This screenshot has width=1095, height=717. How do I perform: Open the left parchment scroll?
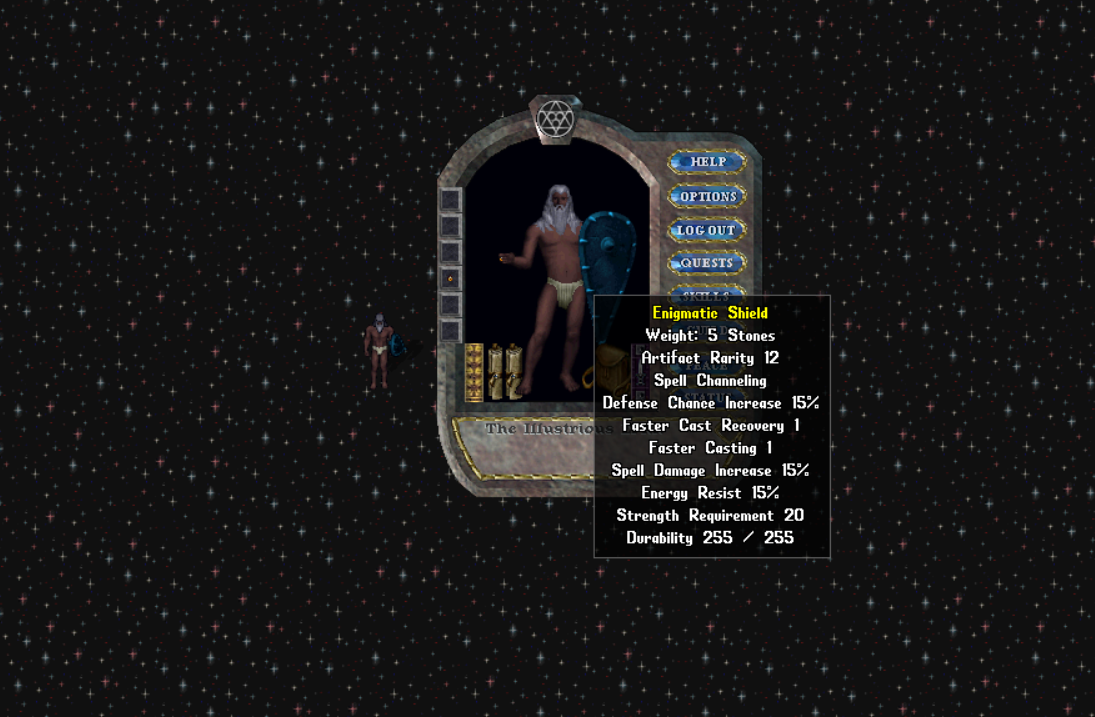[x=495, y=372]
